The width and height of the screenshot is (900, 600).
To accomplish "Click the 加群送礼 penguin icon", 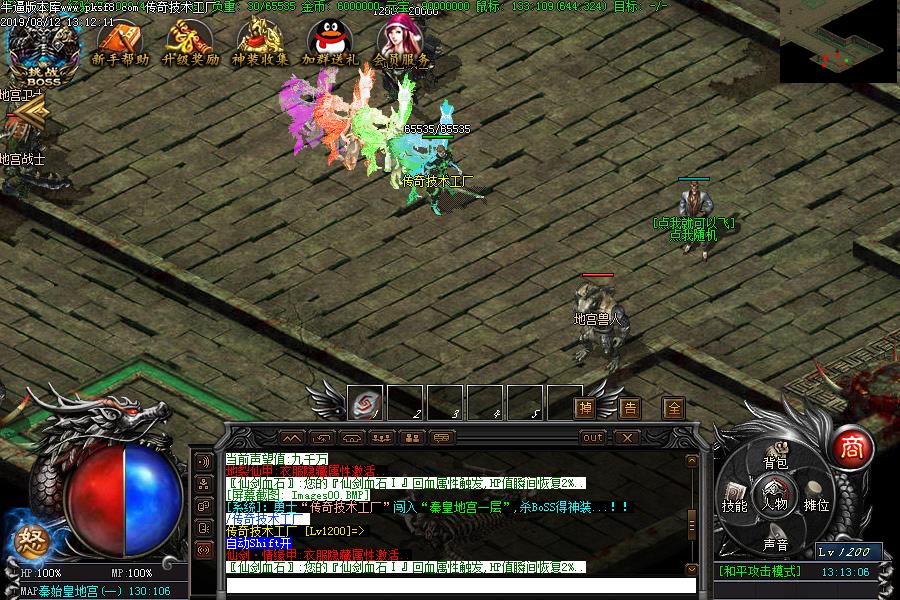I will 330,45.
